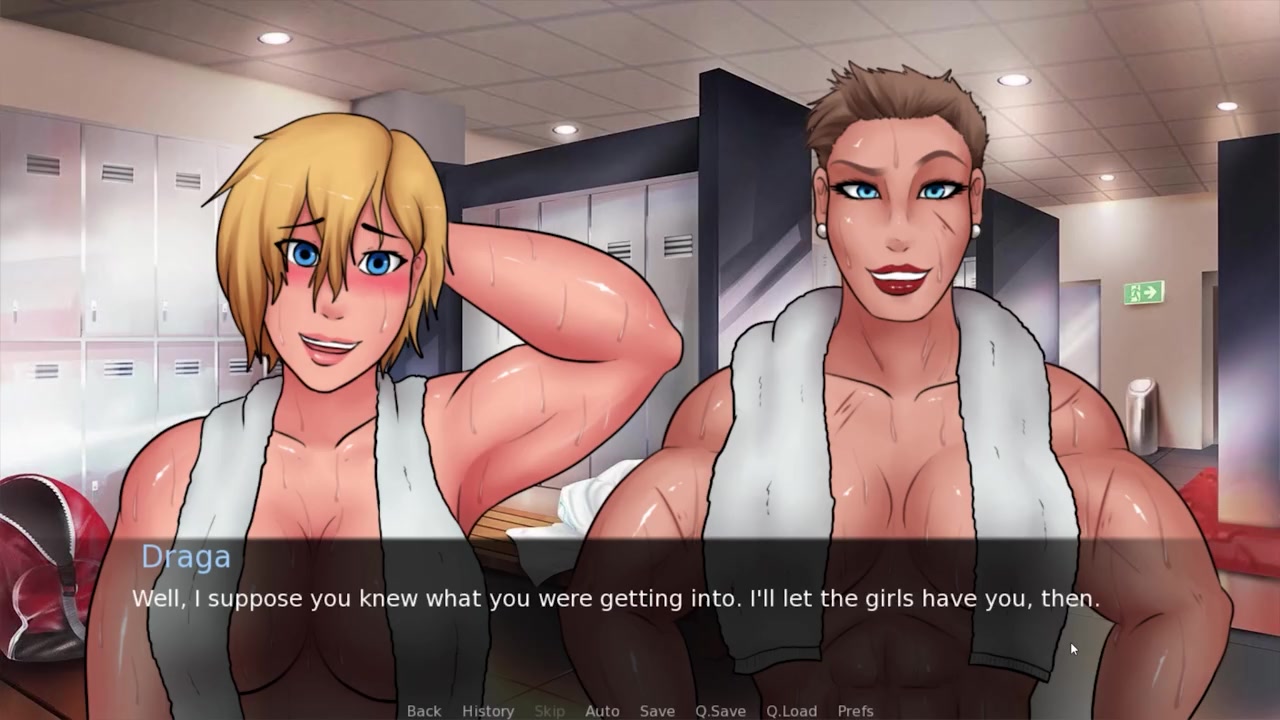Enable Auto-advance for the dialogue

click(602, 711)
